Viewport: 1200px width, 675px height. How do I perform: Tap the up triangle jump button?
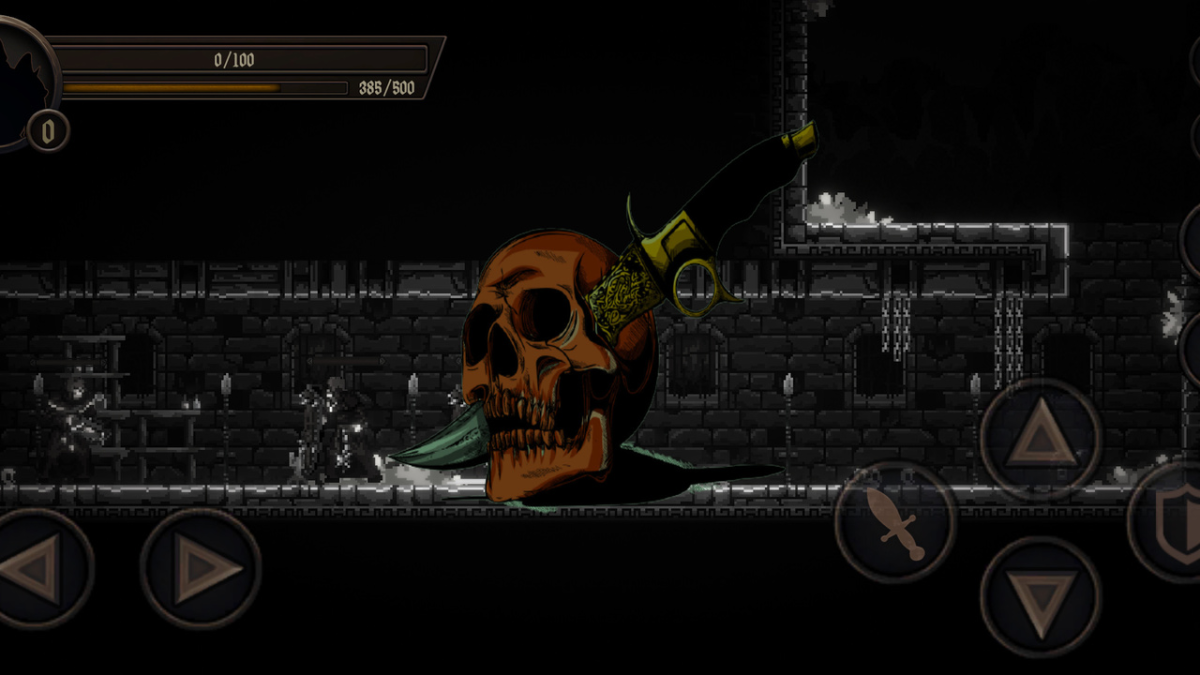coord(1041,439)
